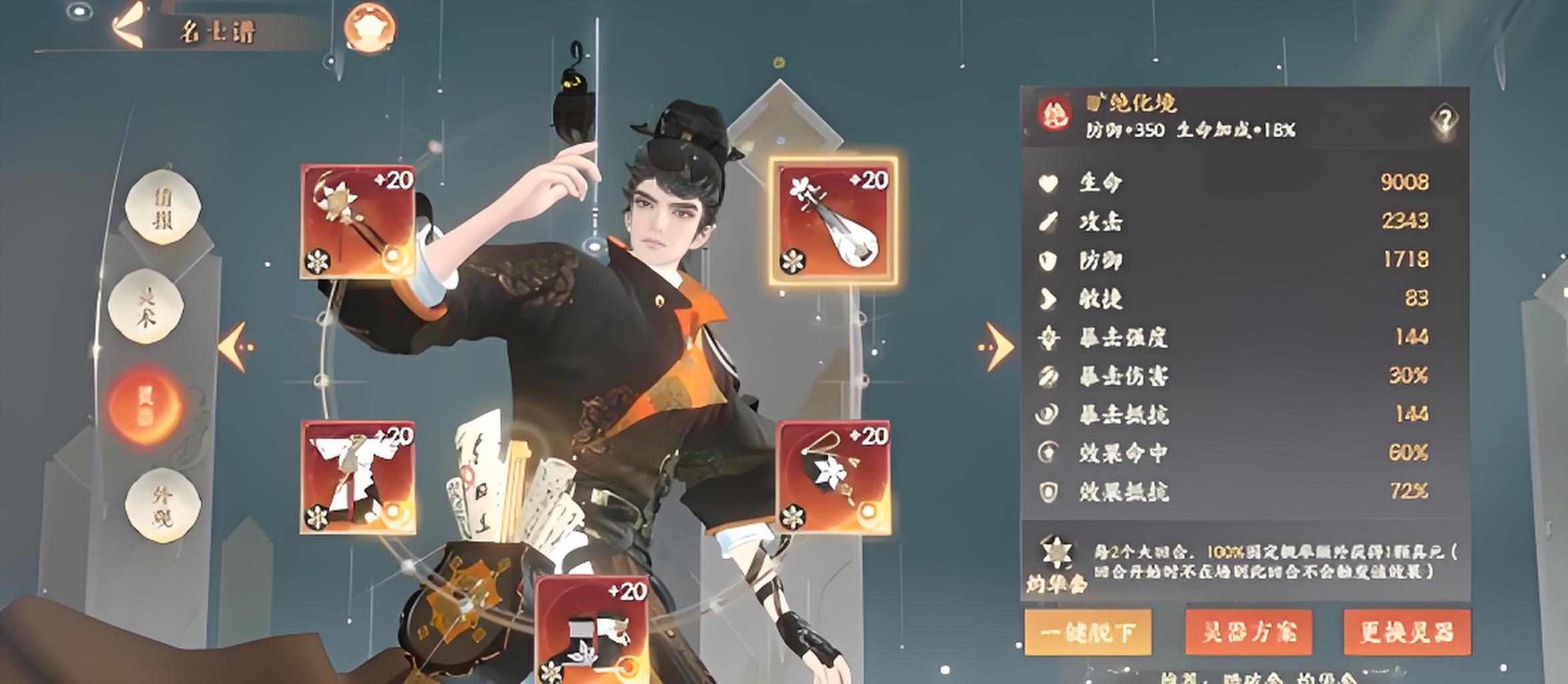Select the flower tassel pendant equipment slot

tap(833, 477)
